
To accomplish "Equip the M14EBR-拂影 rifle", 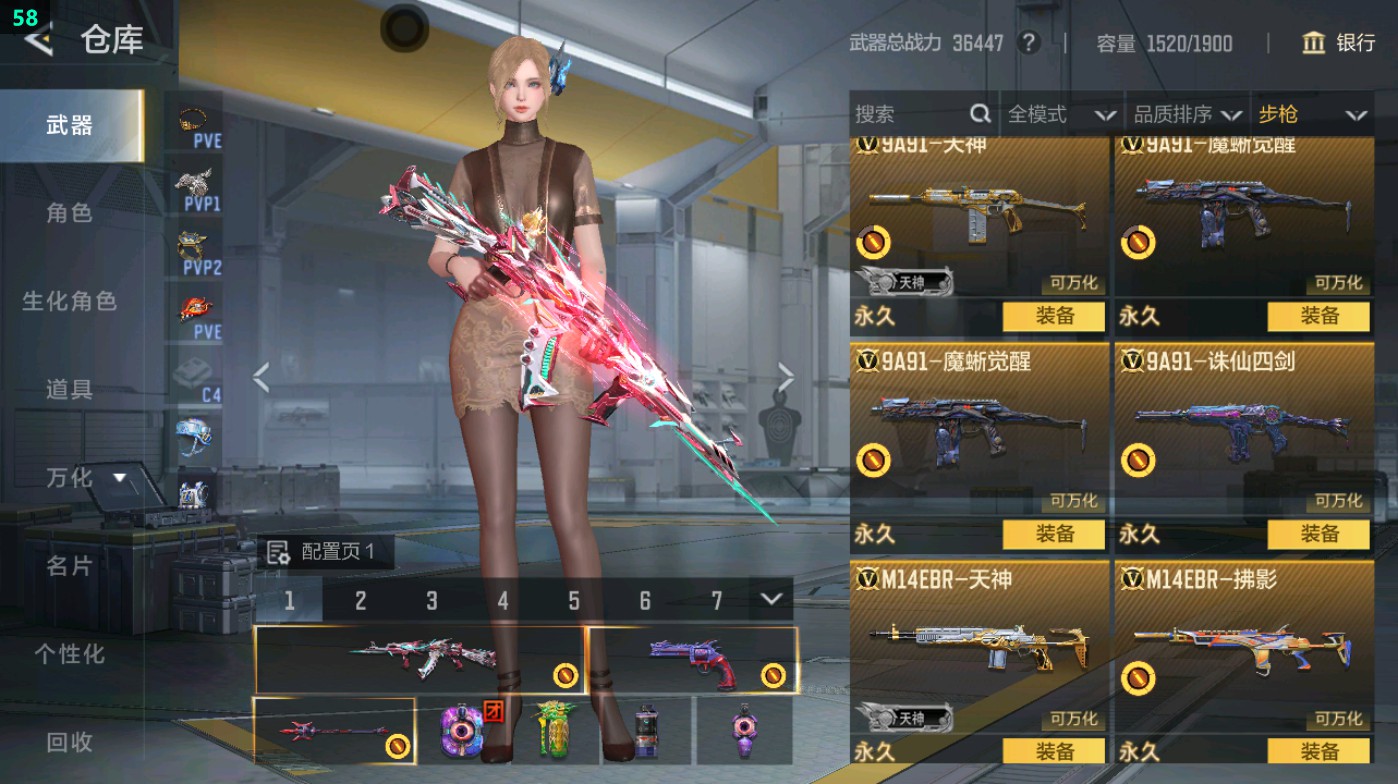I will [1318, 752].
